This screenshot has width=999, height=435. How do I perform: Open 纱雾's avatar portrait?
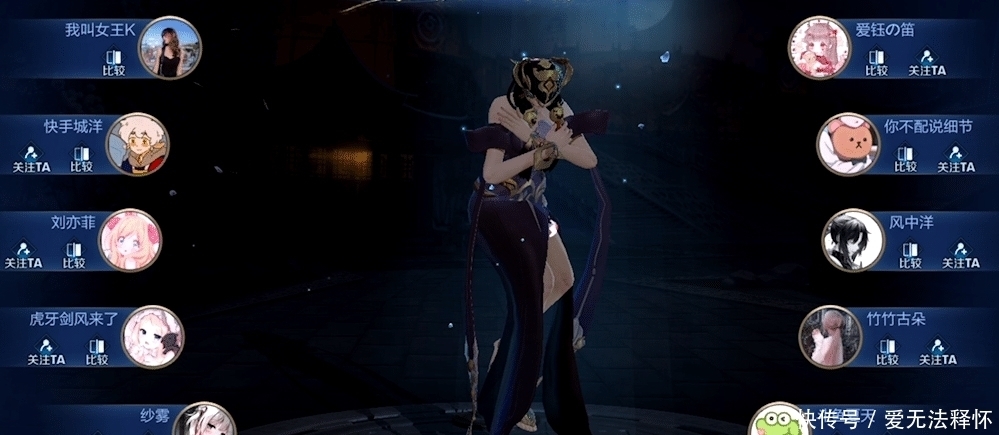click(207, 422)
